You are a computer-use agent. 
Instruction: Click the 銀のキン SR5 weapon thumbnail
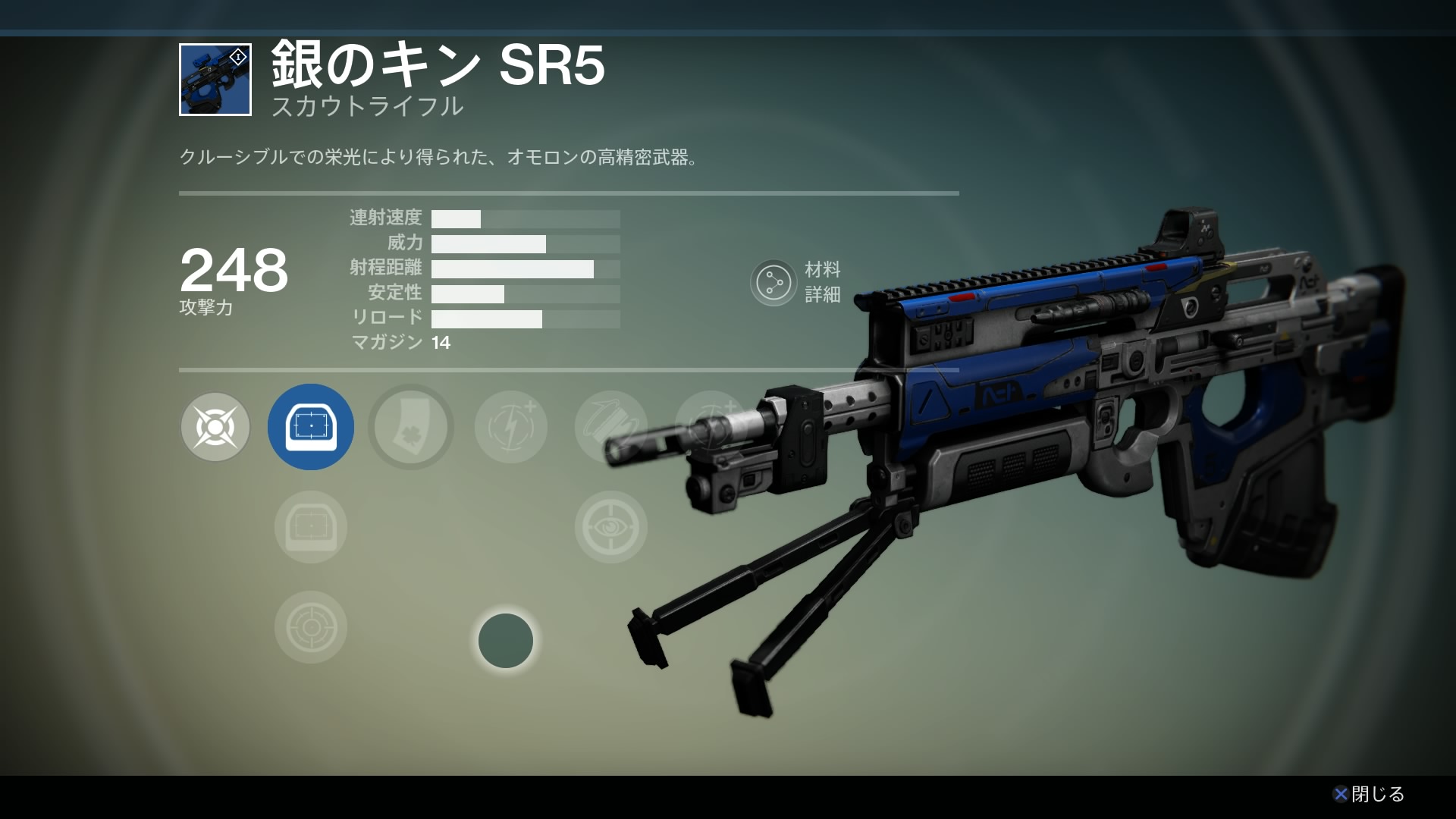[x=215, y=80]
